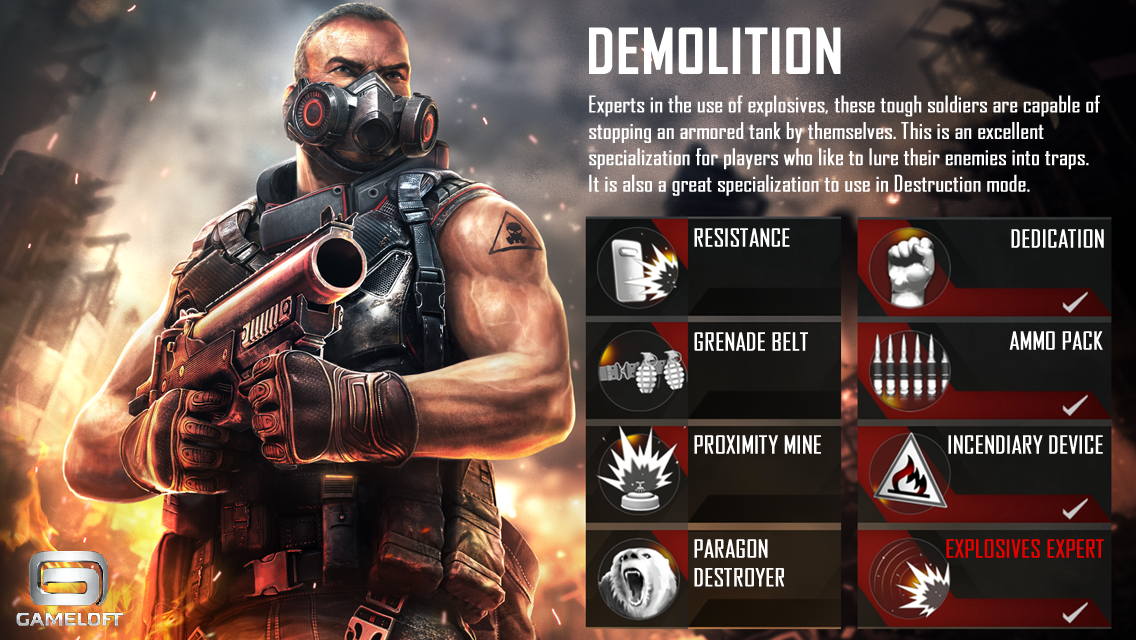Click the Gameloft logo

point(69,589)
